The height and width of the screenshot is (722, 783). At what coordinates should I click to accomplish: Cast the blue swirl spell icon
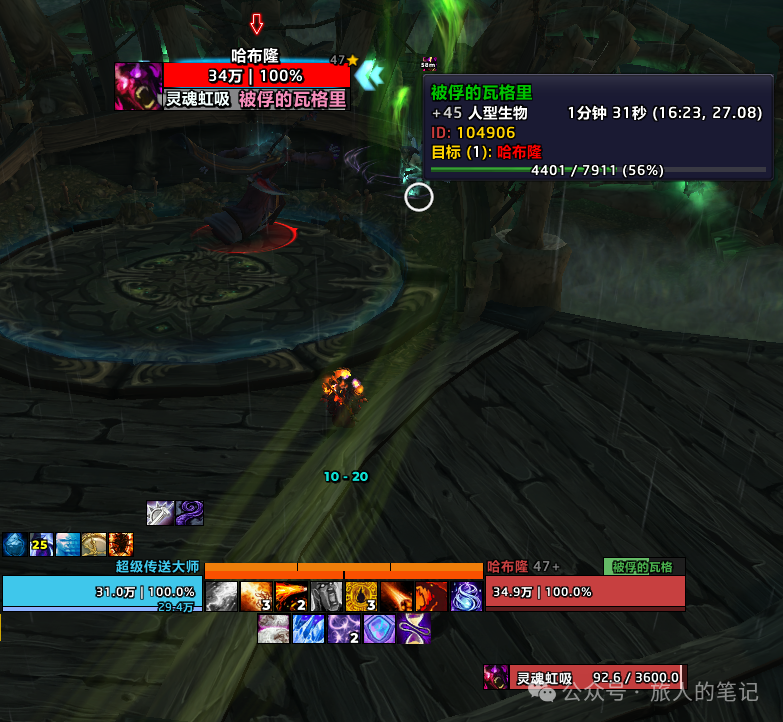tap(466, 597)
